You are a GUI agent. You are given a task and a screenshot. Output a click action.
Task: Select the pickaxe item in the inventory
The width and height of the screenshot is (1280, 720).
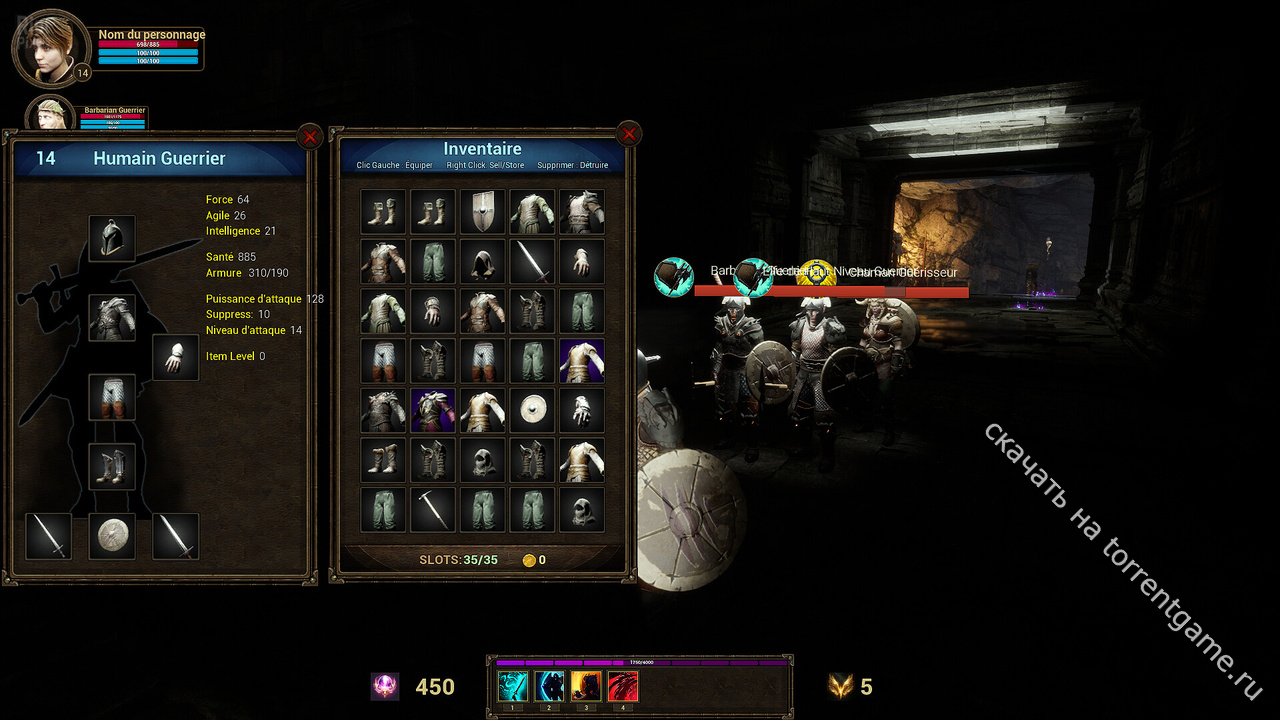pyautogui.click(x=433, y=510)
